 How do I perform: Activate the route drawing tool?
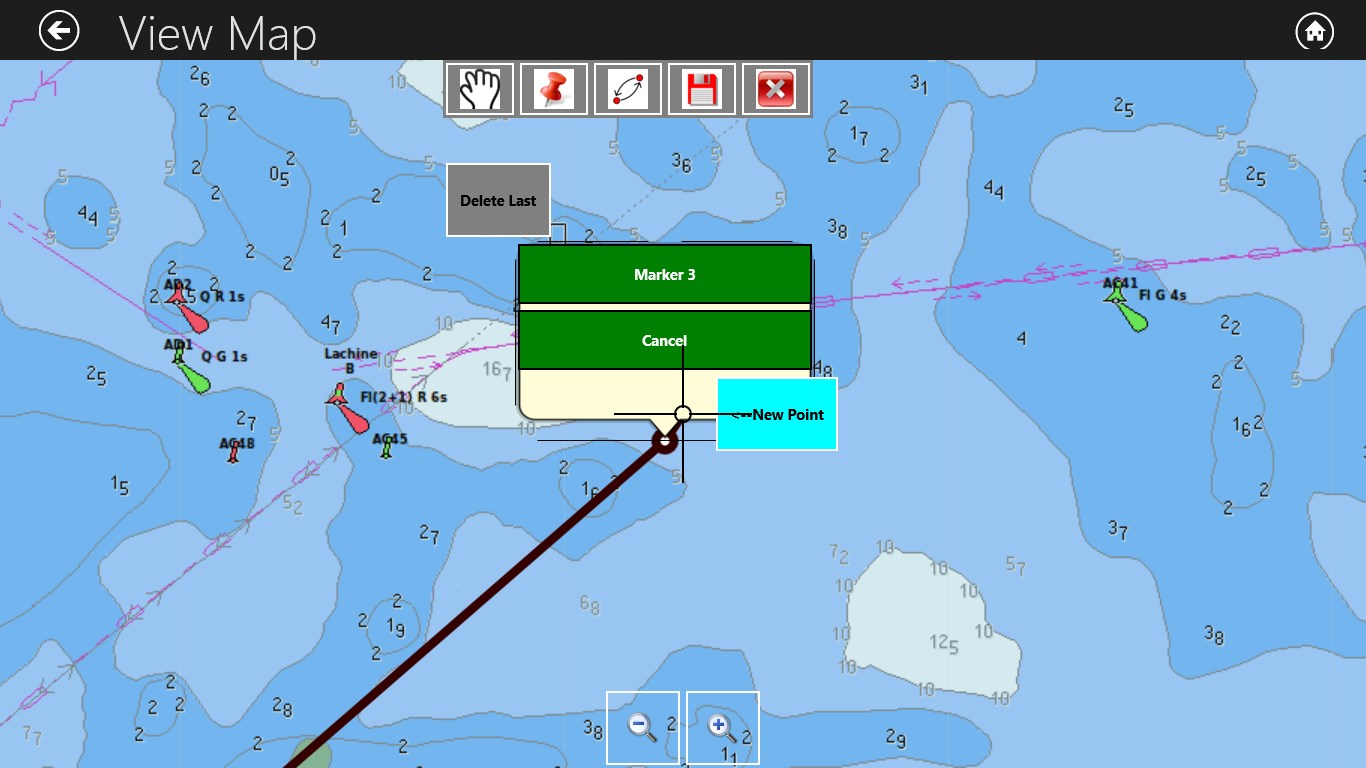(627, 88)
